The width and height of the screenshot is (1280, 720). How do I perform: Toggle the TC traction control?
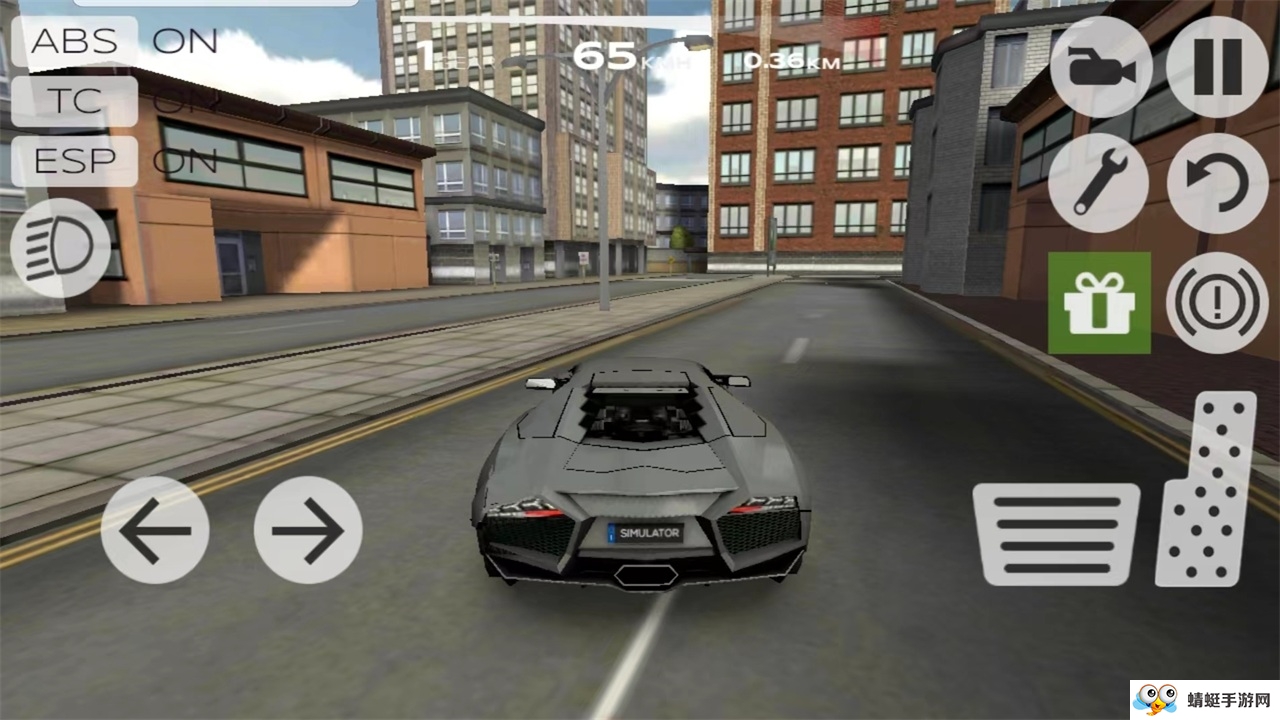click(75, 101)
